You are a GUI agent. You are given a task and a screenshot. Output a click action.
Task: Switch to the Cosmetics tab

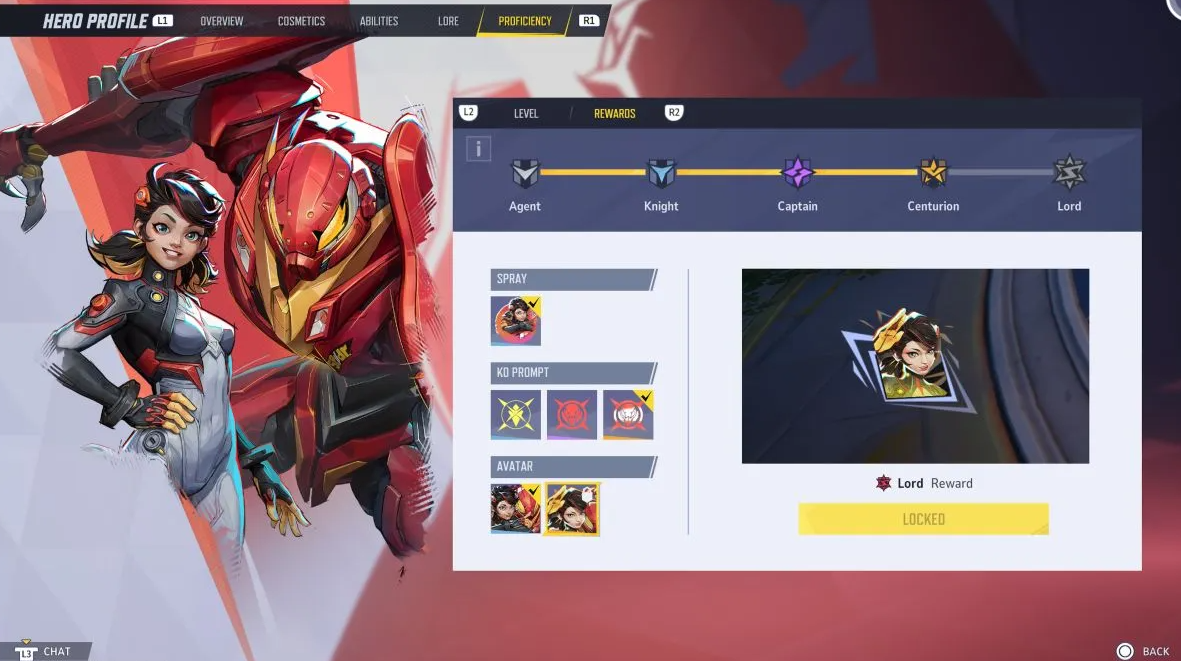(301, 21)
